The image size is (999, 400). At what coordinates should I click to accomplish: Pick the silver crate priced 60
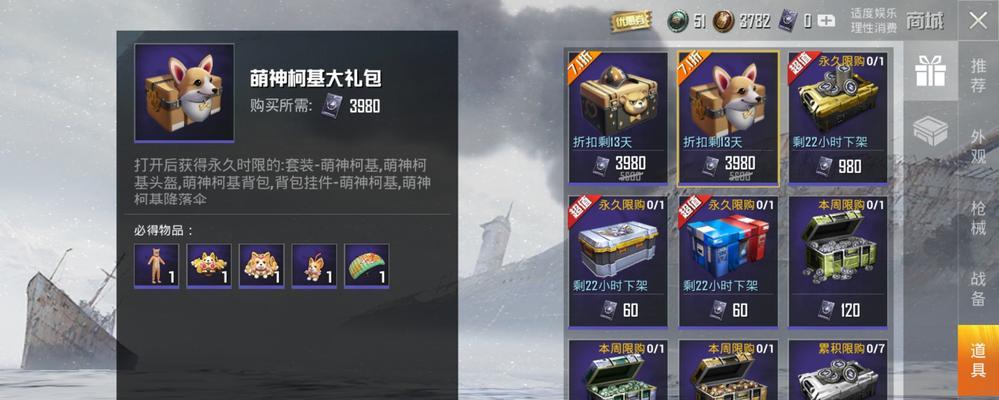(618, 260)
